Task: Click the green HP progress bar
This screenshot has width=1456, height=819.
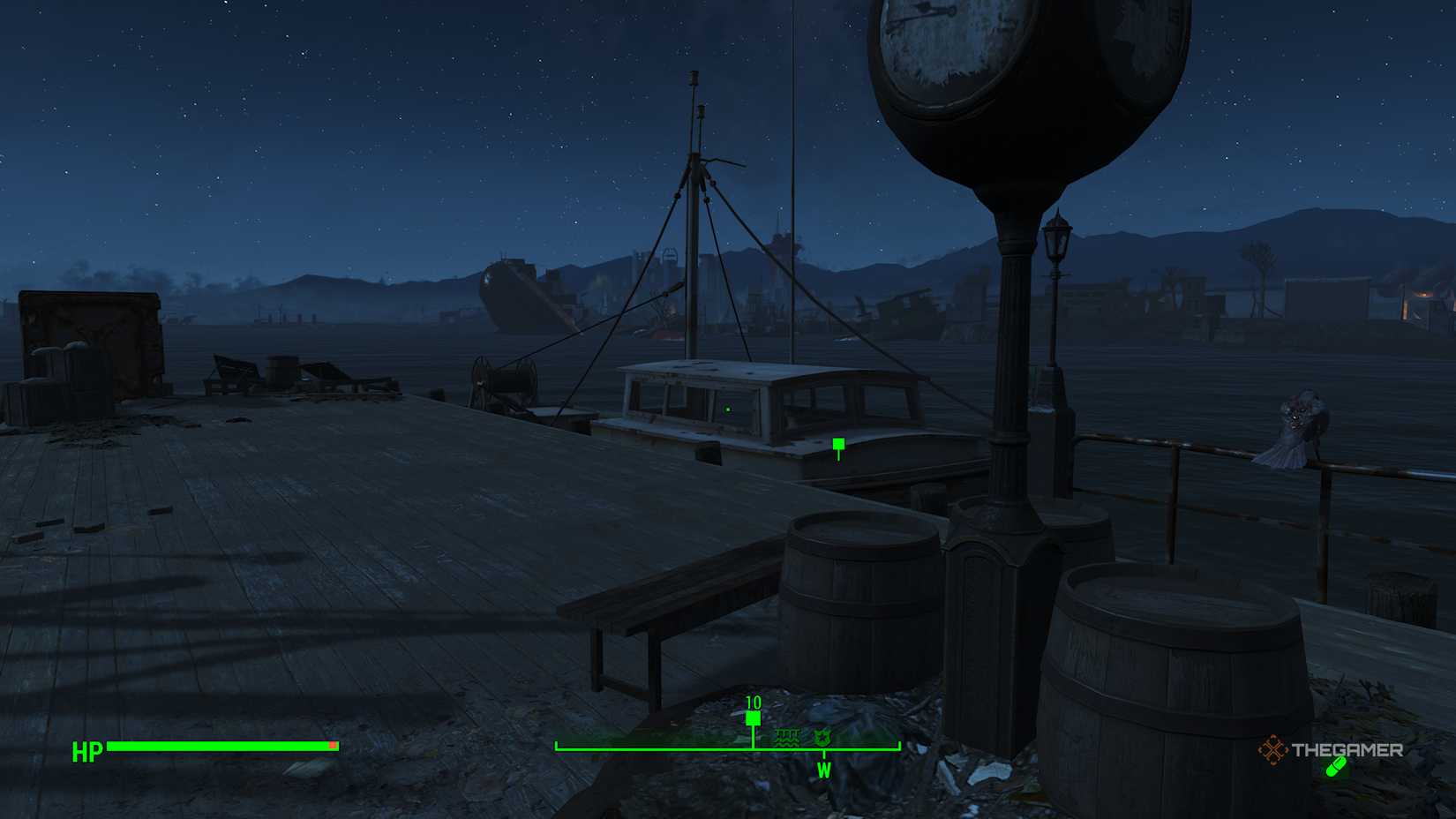Action: point(221,747)
